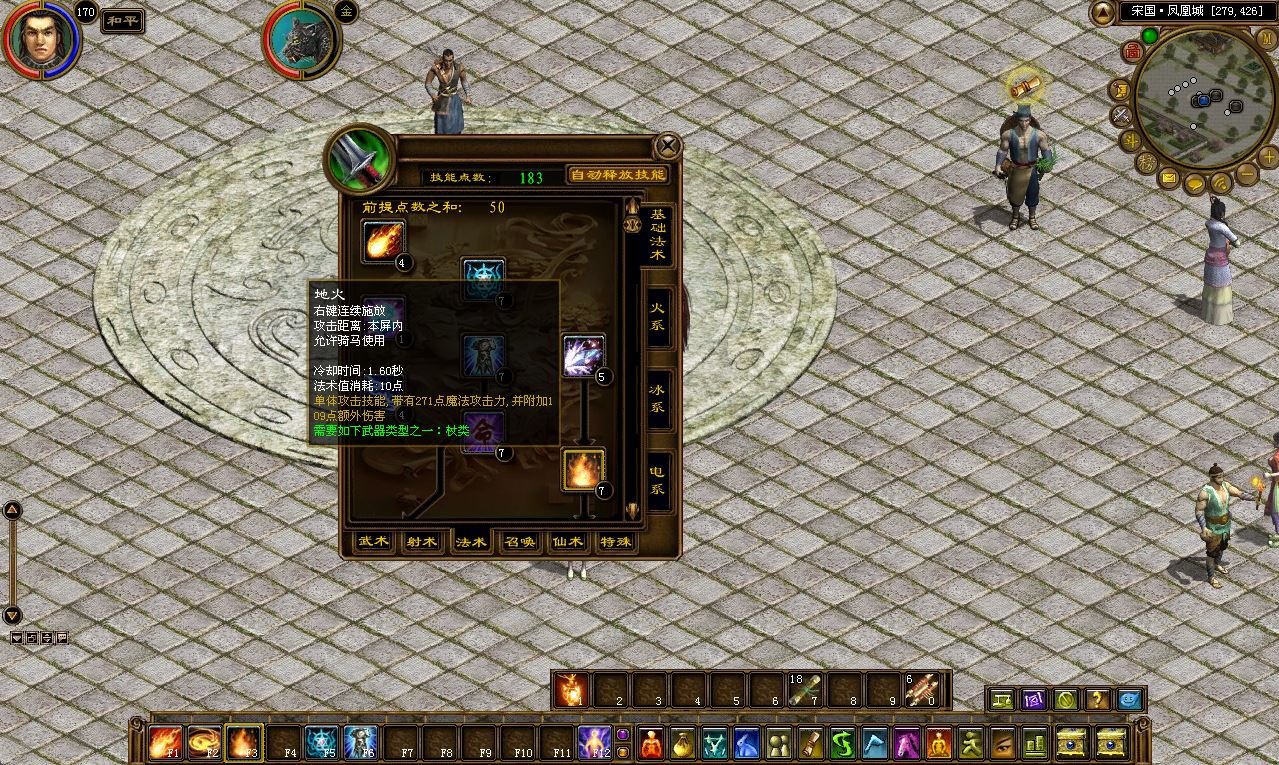Open the question mark help button
This screenshot has height=765, width=1279.
tap(1097, 700)
